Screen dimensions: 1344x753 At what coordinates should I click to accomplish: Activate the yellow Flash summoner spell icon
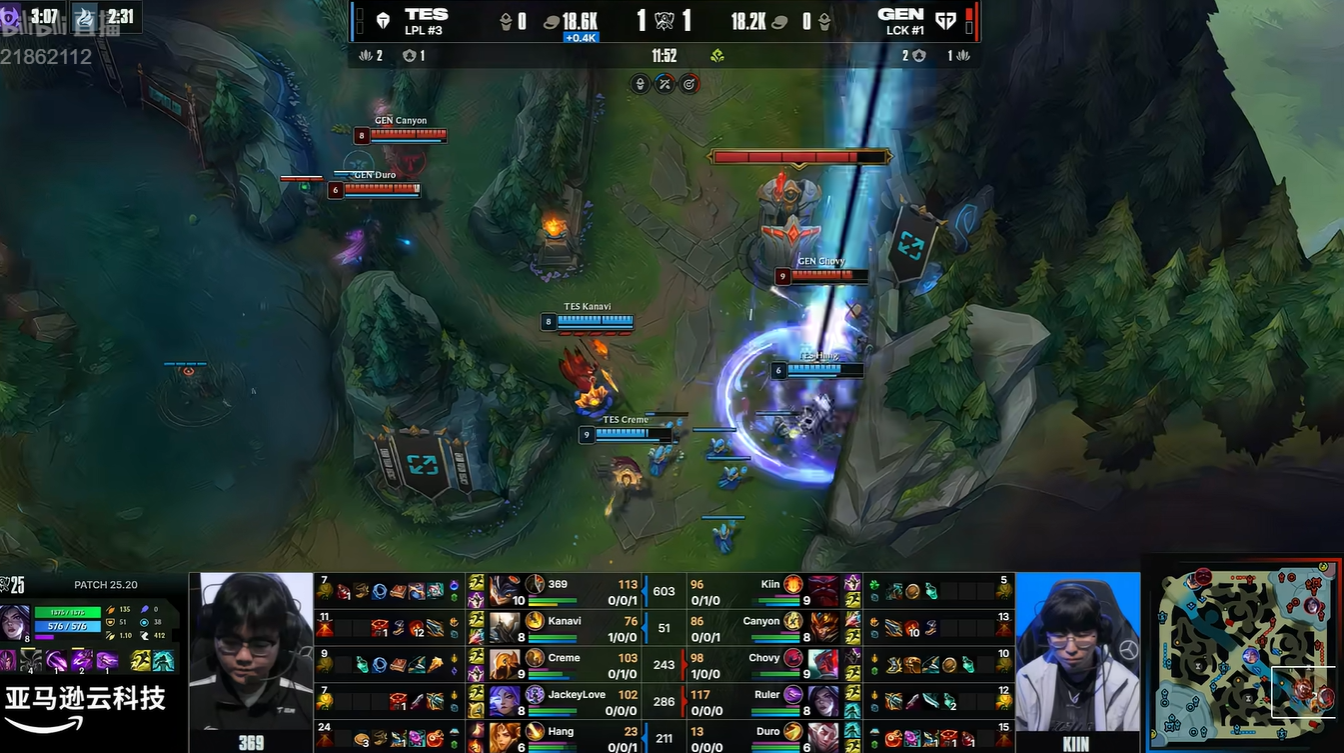point(142,661)
